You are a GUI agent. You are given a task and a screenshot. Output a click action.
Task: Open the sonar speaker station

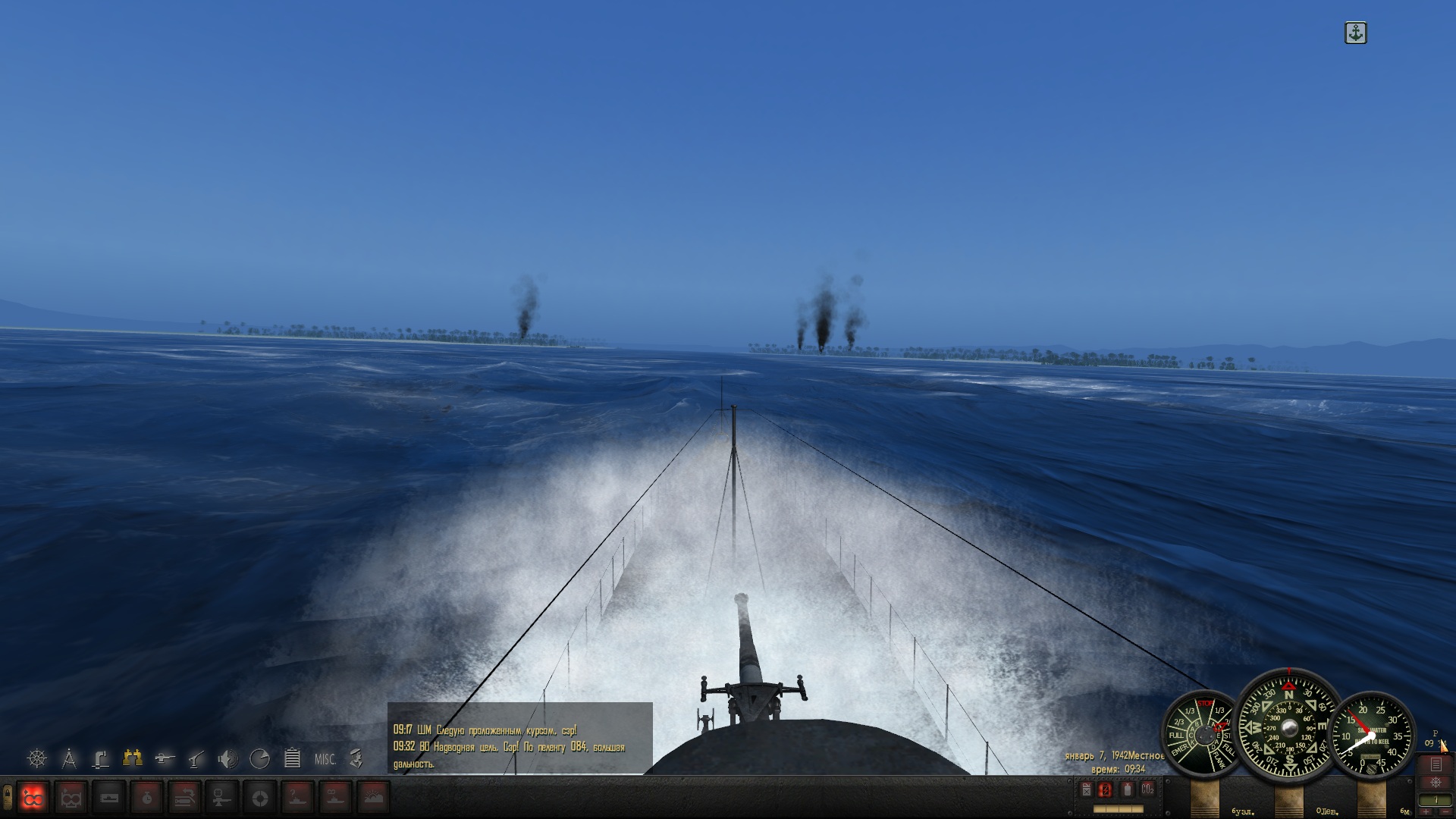[x=227, y=758]
